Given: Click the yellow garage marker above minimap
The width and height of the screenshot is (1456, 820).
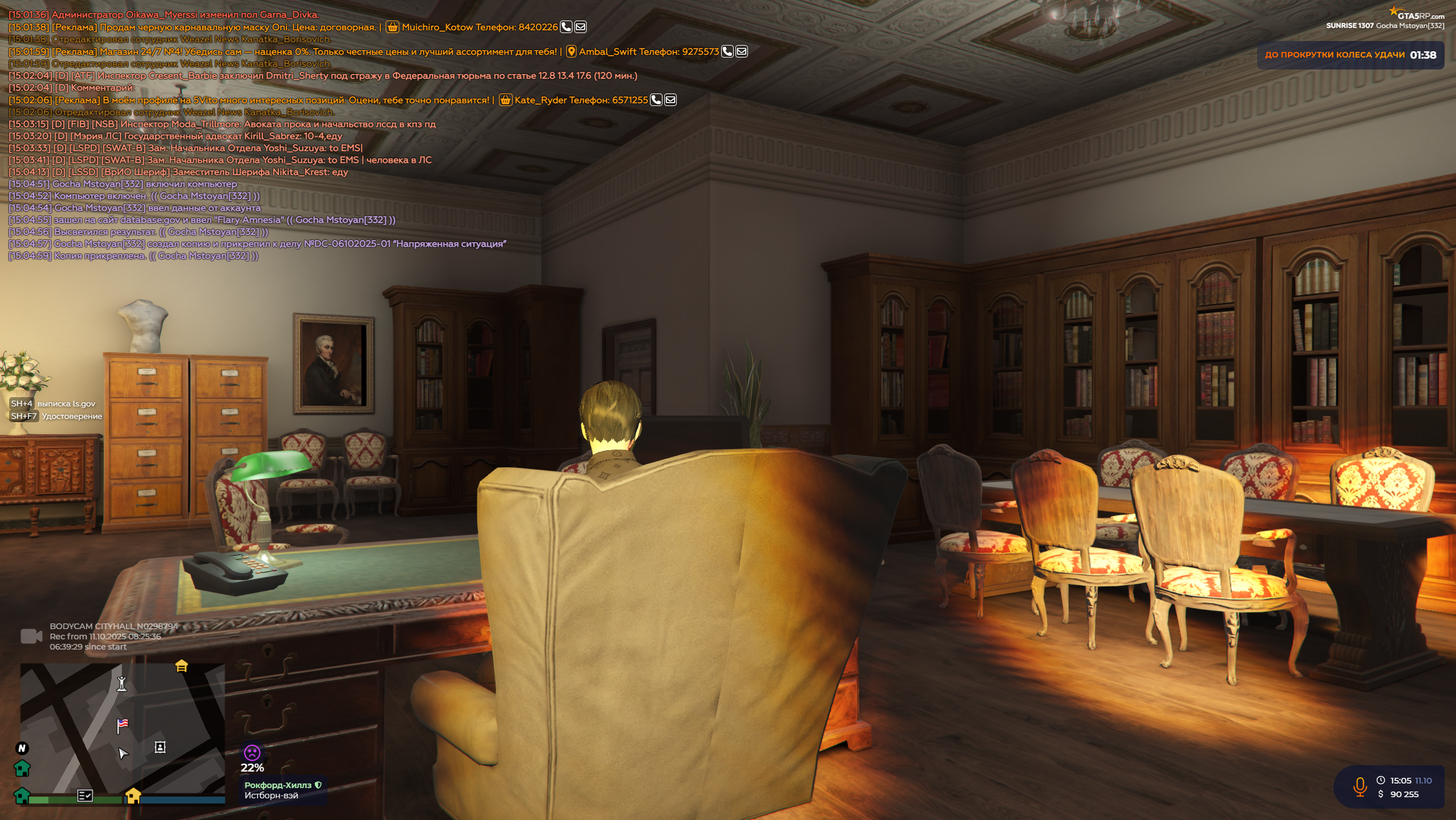Looking at the screenshot, I should pos(182,666).
